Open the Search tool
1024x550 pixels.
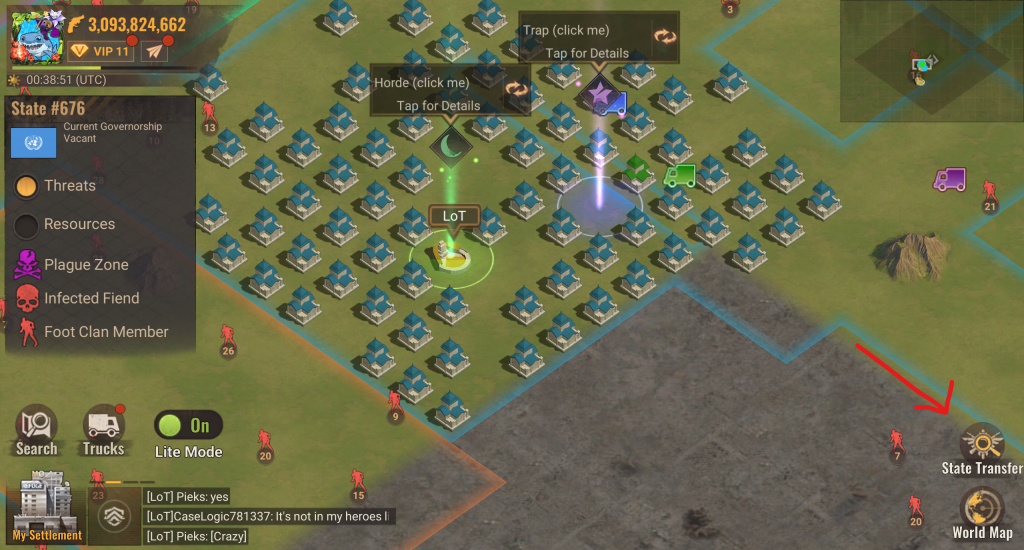click(36, 431)
